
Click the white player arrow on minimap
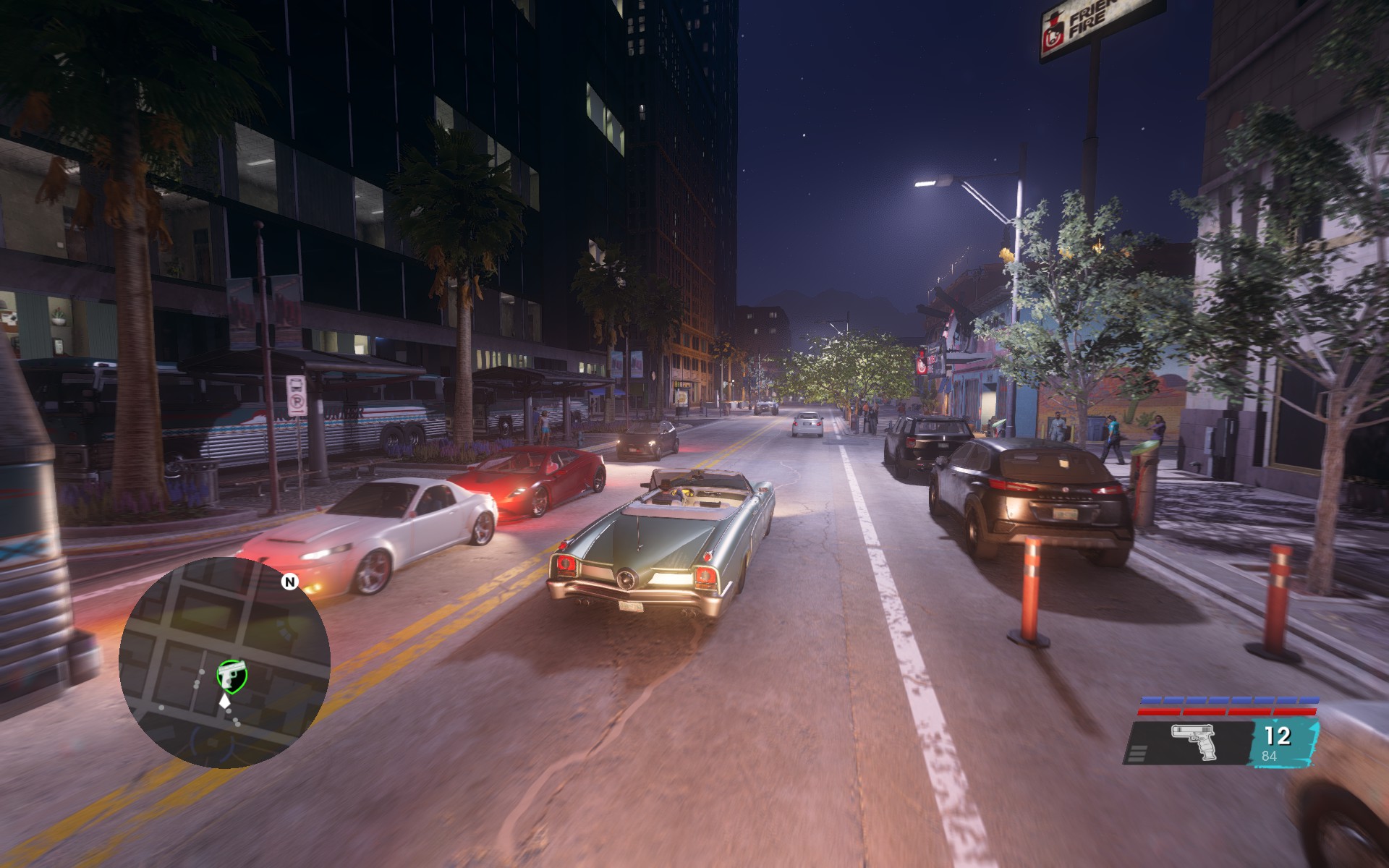(226, 700)
